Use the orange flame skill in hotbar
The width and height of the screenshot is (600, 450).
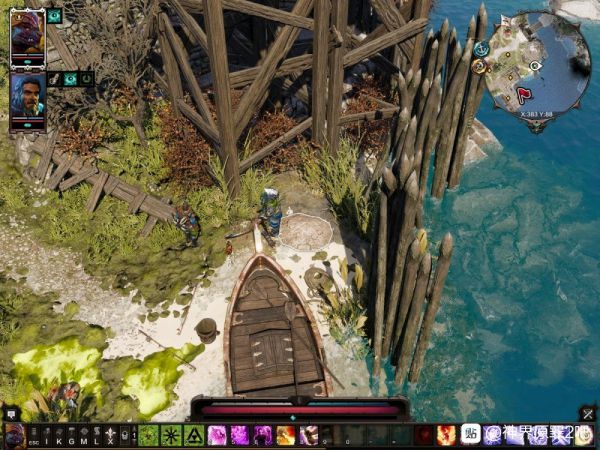[285, 435]
